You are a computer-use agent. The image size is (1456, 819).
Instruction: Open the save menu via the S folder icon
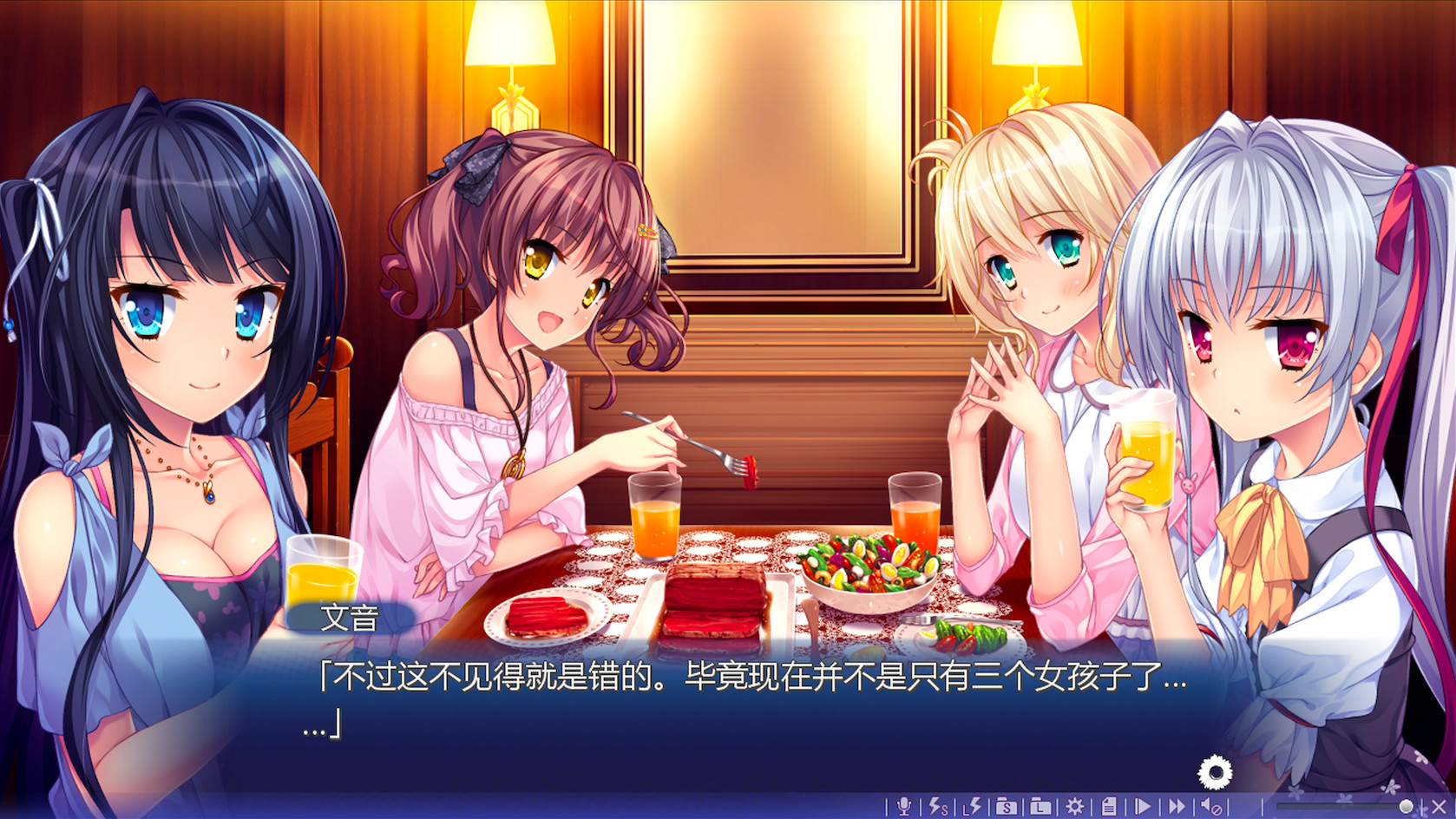point(1005,805)
